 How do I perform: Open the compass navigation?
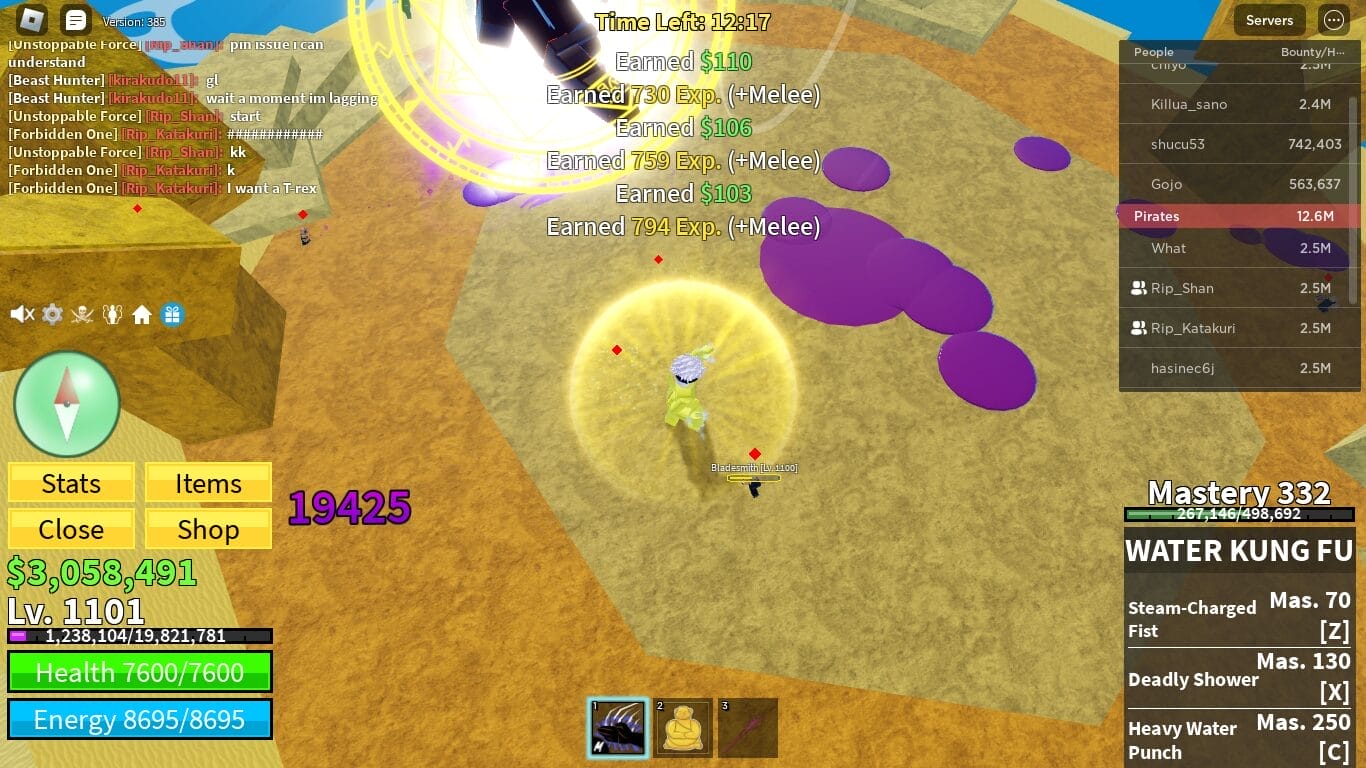[68, 403]
